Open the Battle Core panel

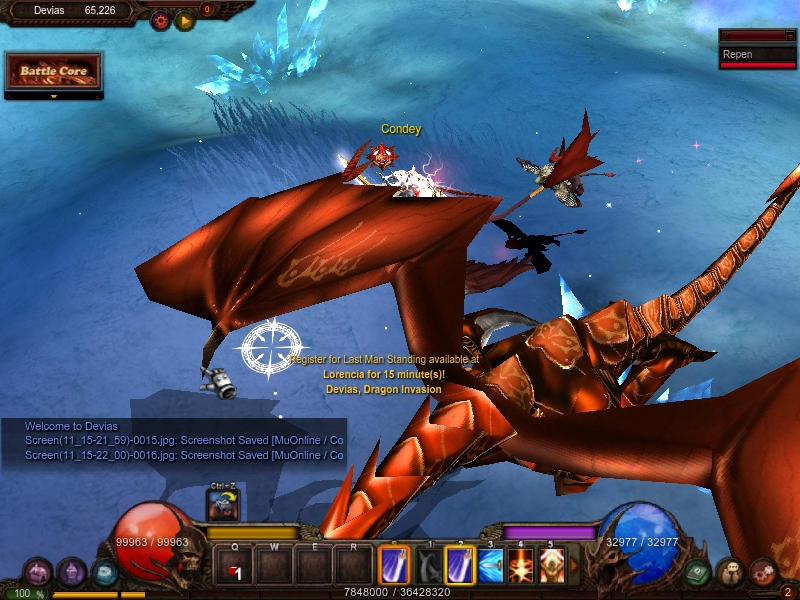coord(53,71)
